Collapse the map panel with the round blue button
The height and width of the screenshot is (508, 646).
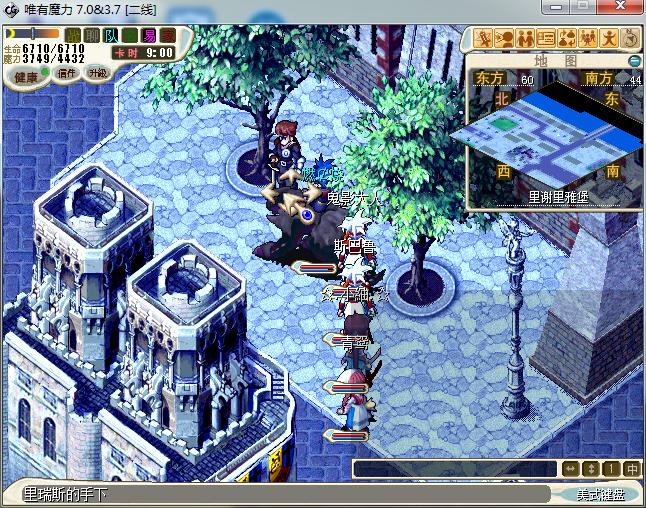point(634,61)
